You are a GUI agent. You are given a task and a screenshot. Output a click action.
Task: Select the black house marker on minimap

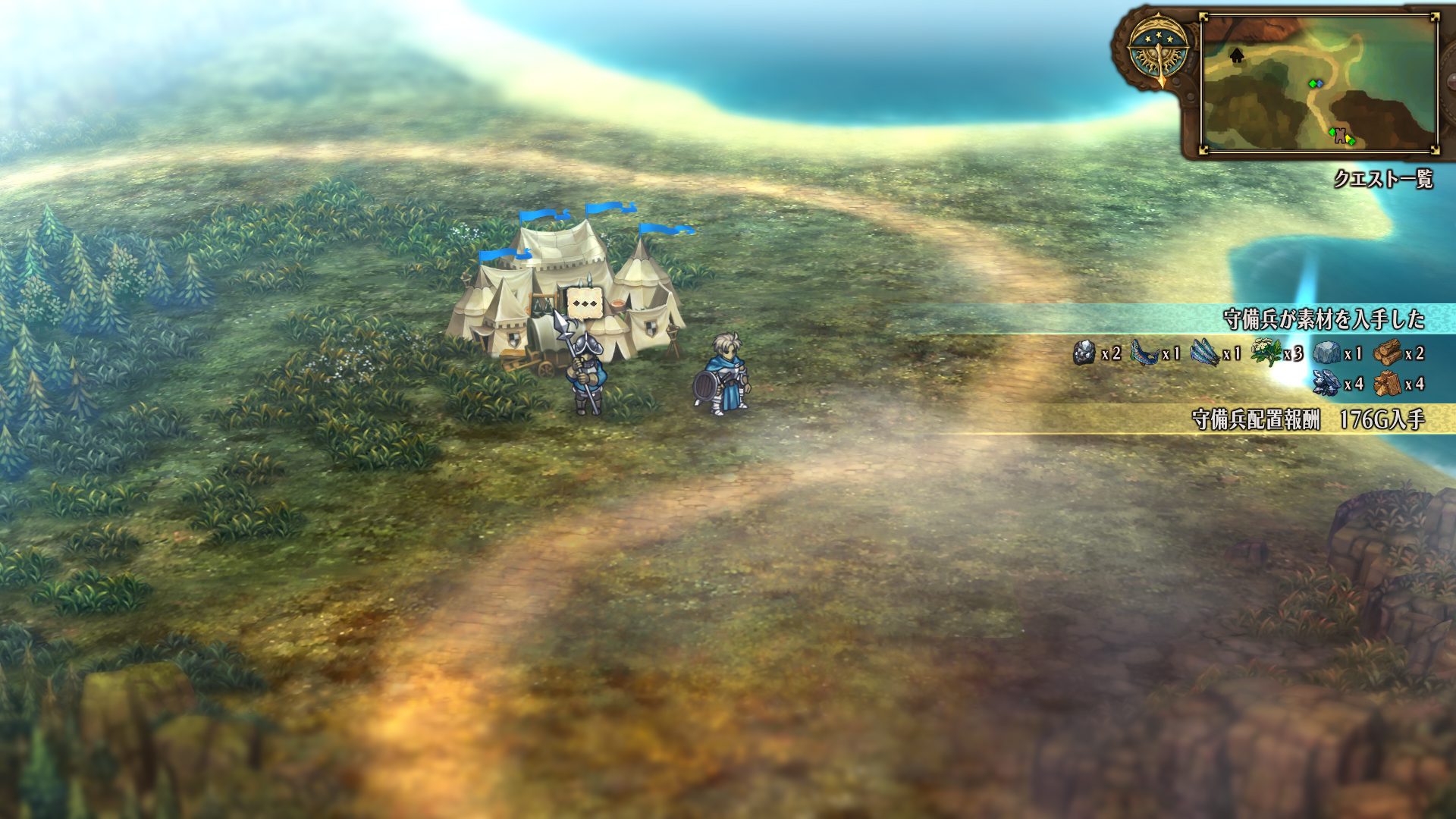1237,55
